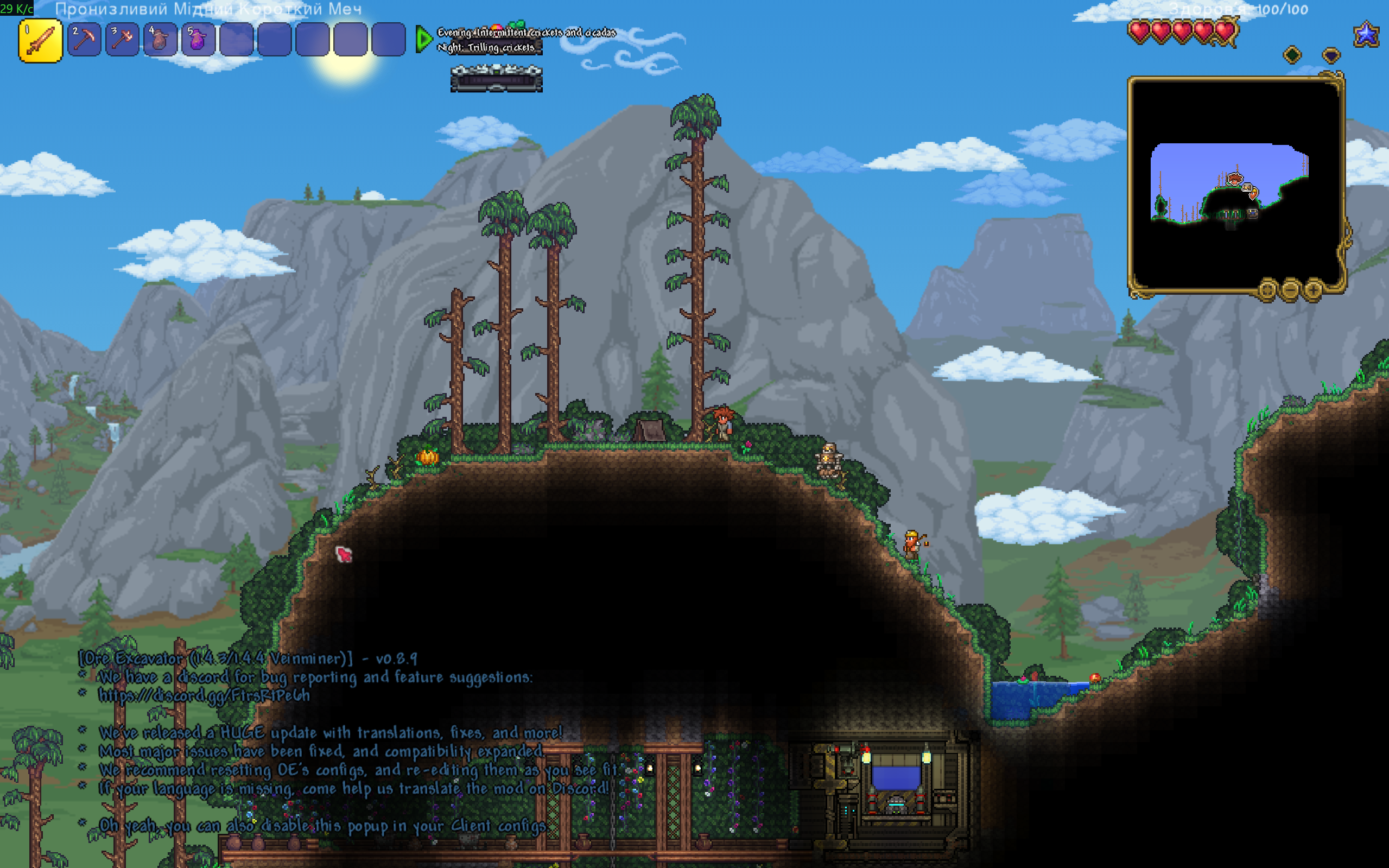Zoom in the minimap with plus button
Viewport: 1389px width, 868px height.
tap(1313, 289)
